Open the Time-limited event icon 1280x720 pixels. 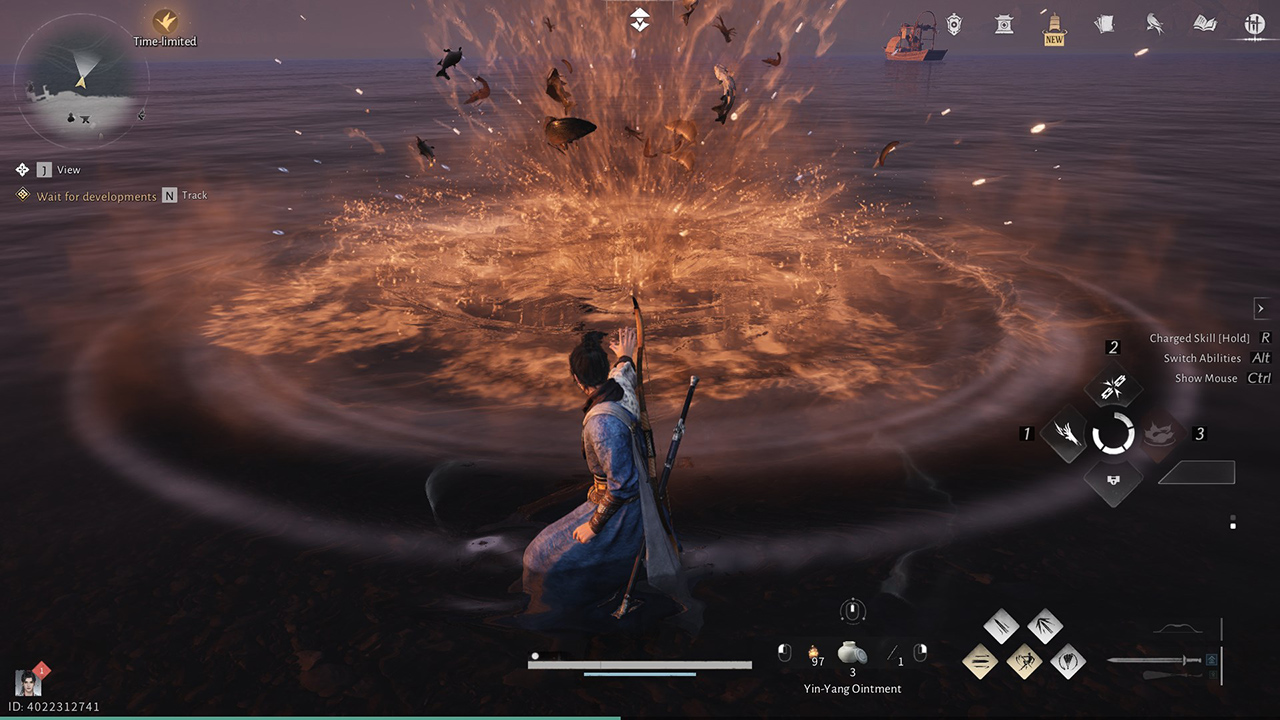click(x=166, y=20)
